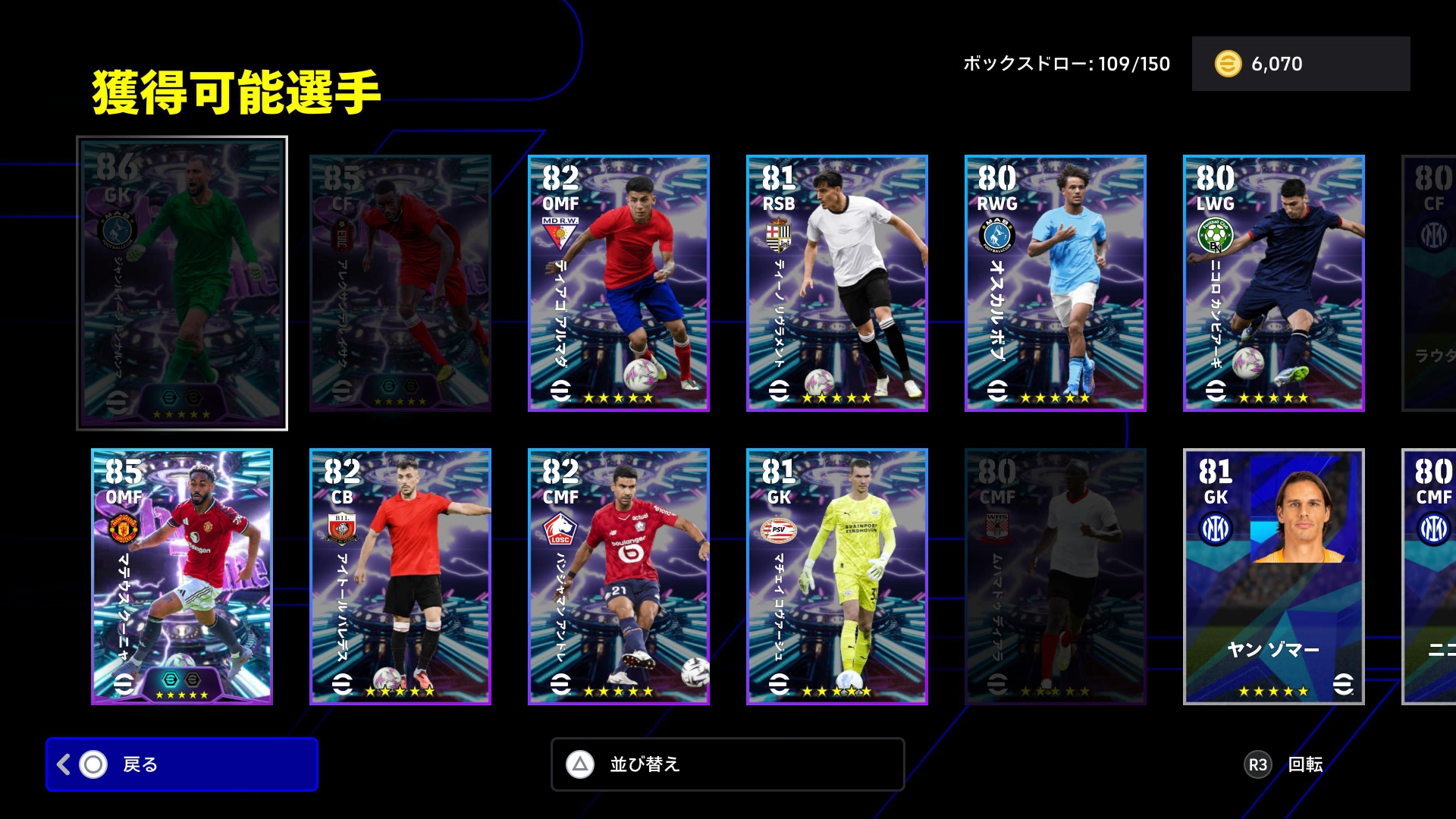Pick the 82 CB player card
The width and height of the screenshot is (1456, 819).
[x=400, y=576]
